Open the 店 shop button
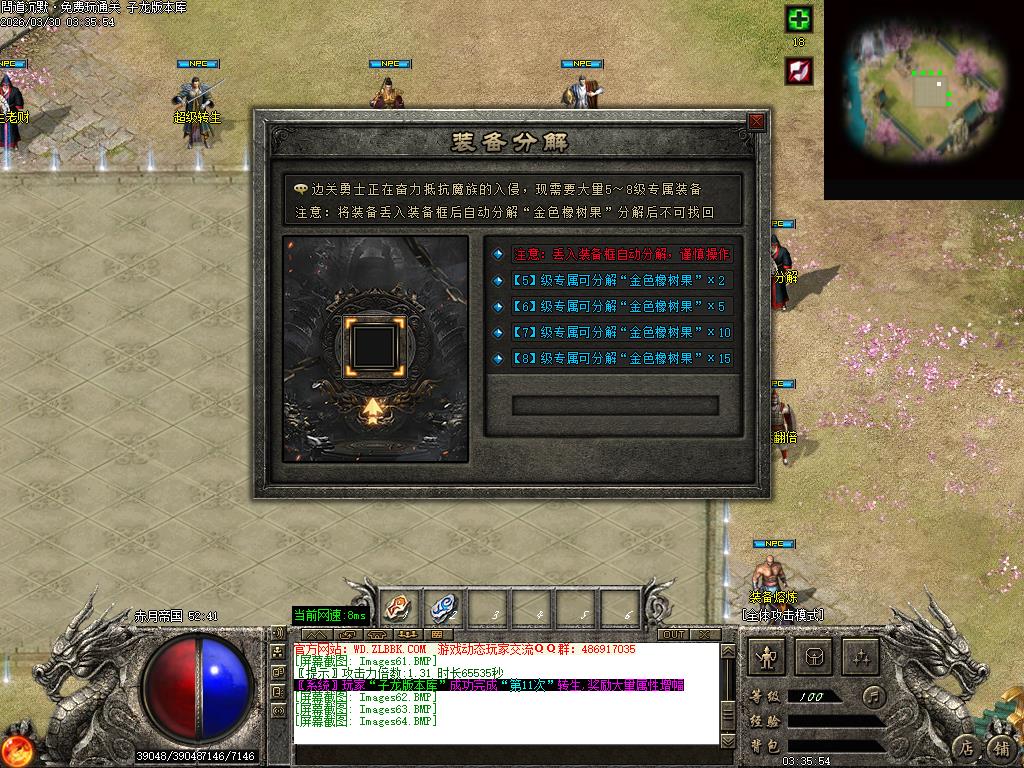The width and height of the screenshot is (1024, 768). click(x=965, y=746)
